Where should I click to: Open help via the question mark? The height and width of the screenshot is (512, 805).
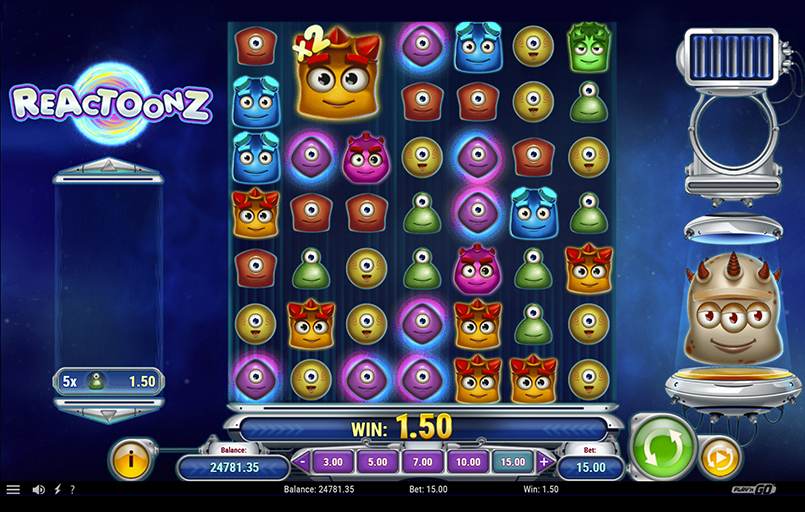click(71, 490)
